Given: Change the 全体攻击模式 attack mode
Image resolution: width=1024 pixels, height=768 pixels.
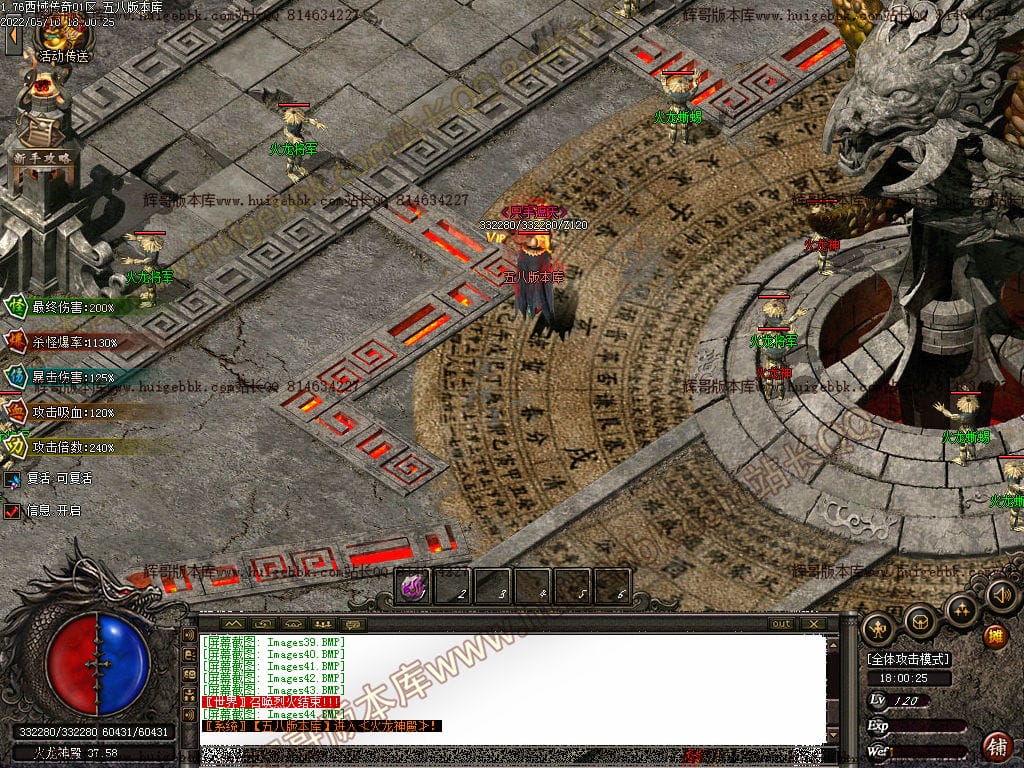Looking at the screenshot, I should [908, 660].
